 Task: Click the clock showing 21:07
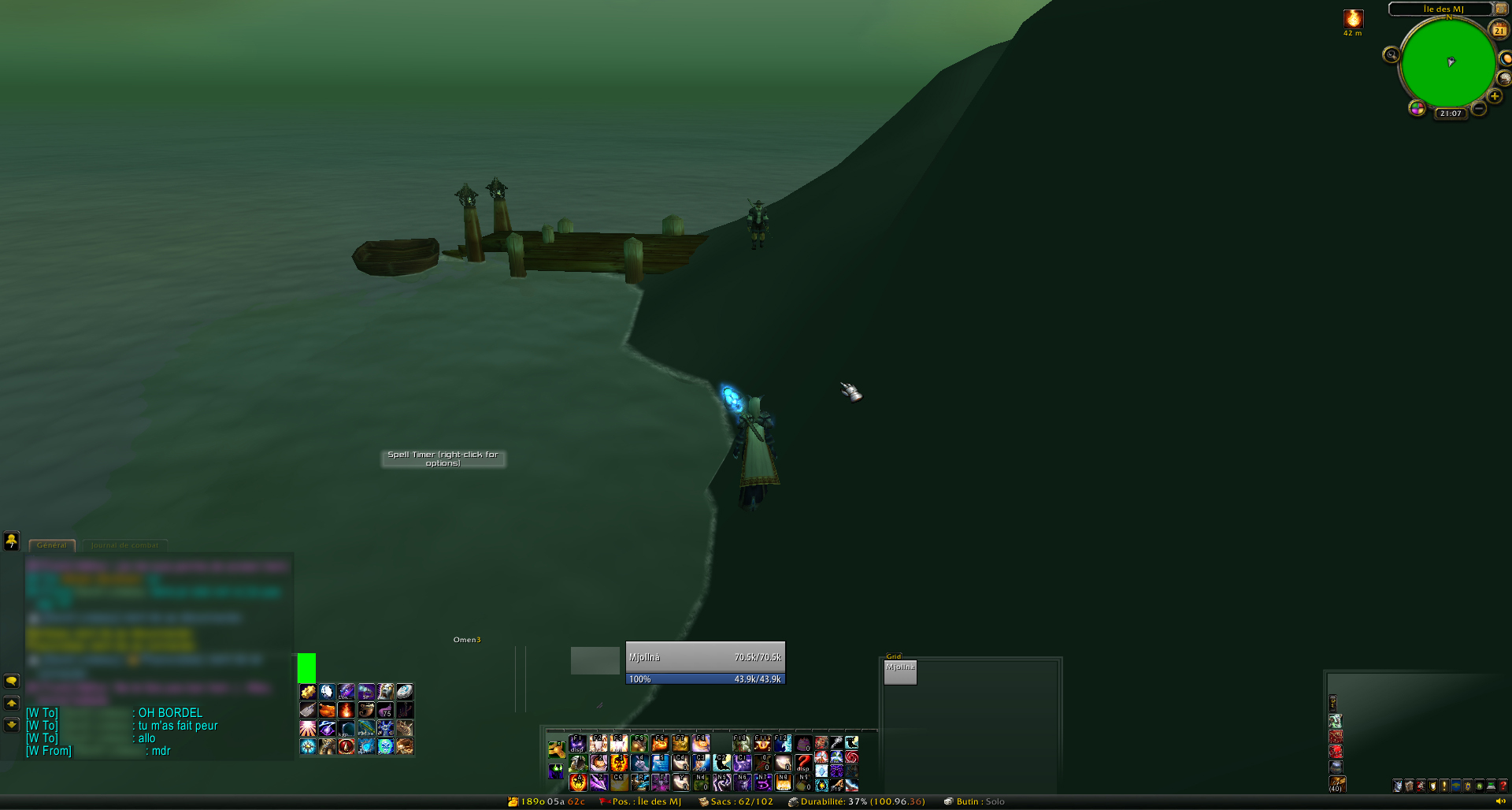1451,113
